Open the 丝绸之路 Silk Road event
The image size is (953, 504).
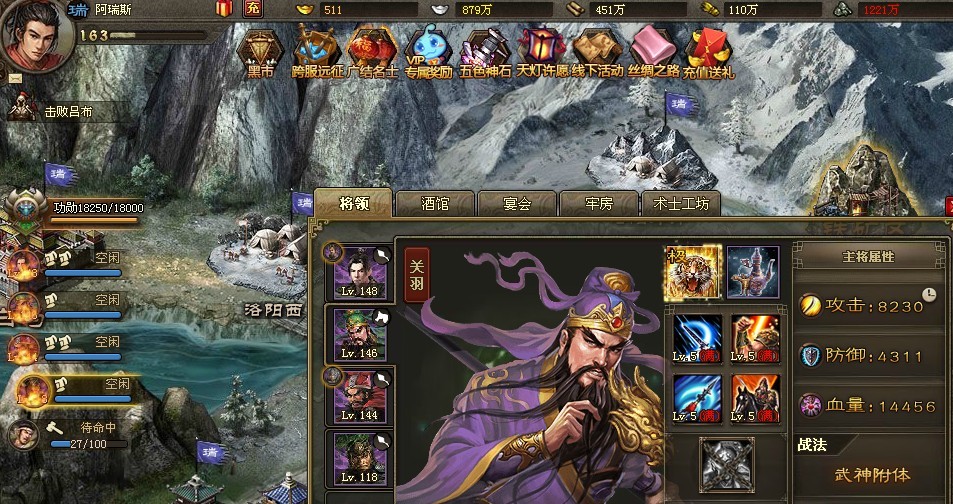[x=652, y=48]
